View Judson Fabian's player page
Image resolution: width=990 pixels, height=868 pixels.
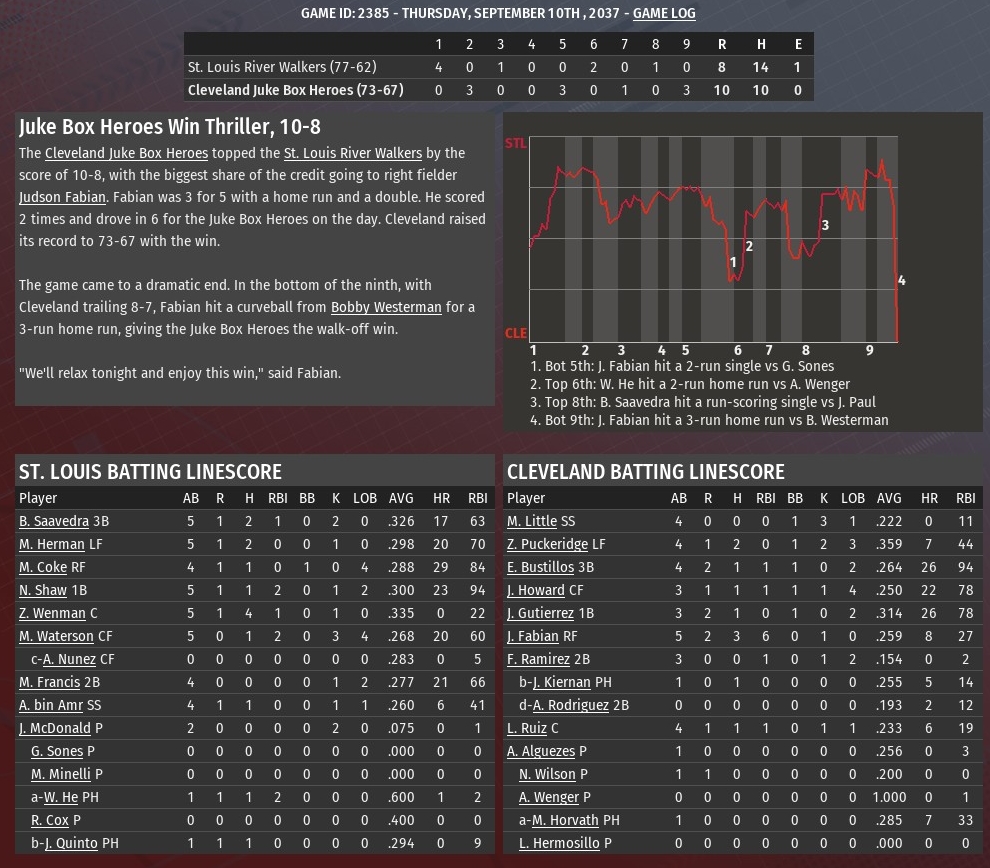62,197
